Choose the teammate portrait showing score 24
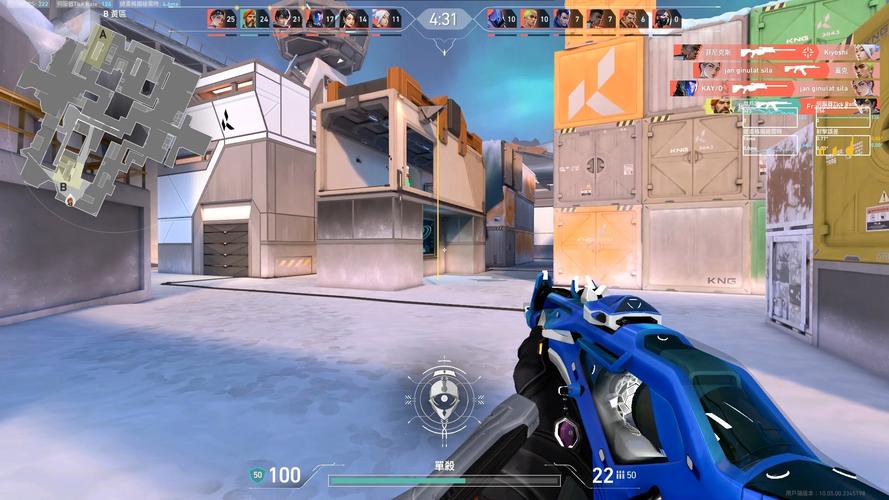889x500 pixels. 249,18
